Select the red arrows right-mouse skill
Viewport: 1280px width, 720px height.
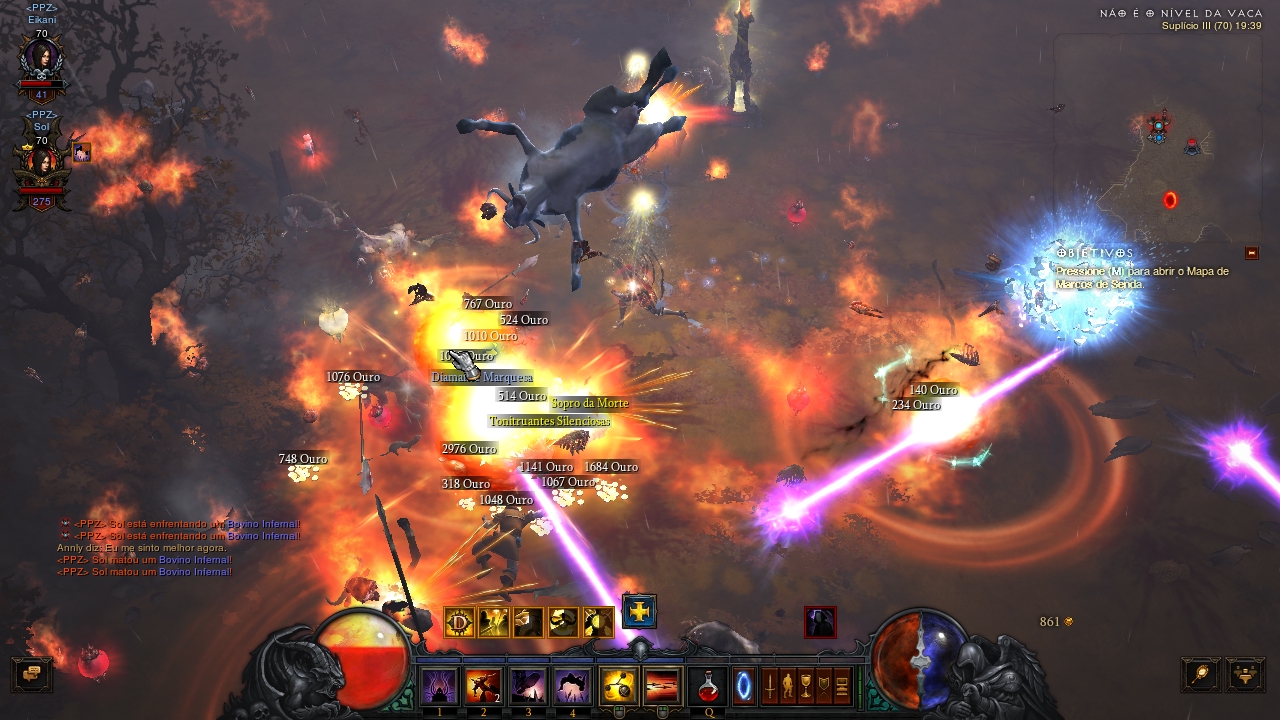click(662, 686)
